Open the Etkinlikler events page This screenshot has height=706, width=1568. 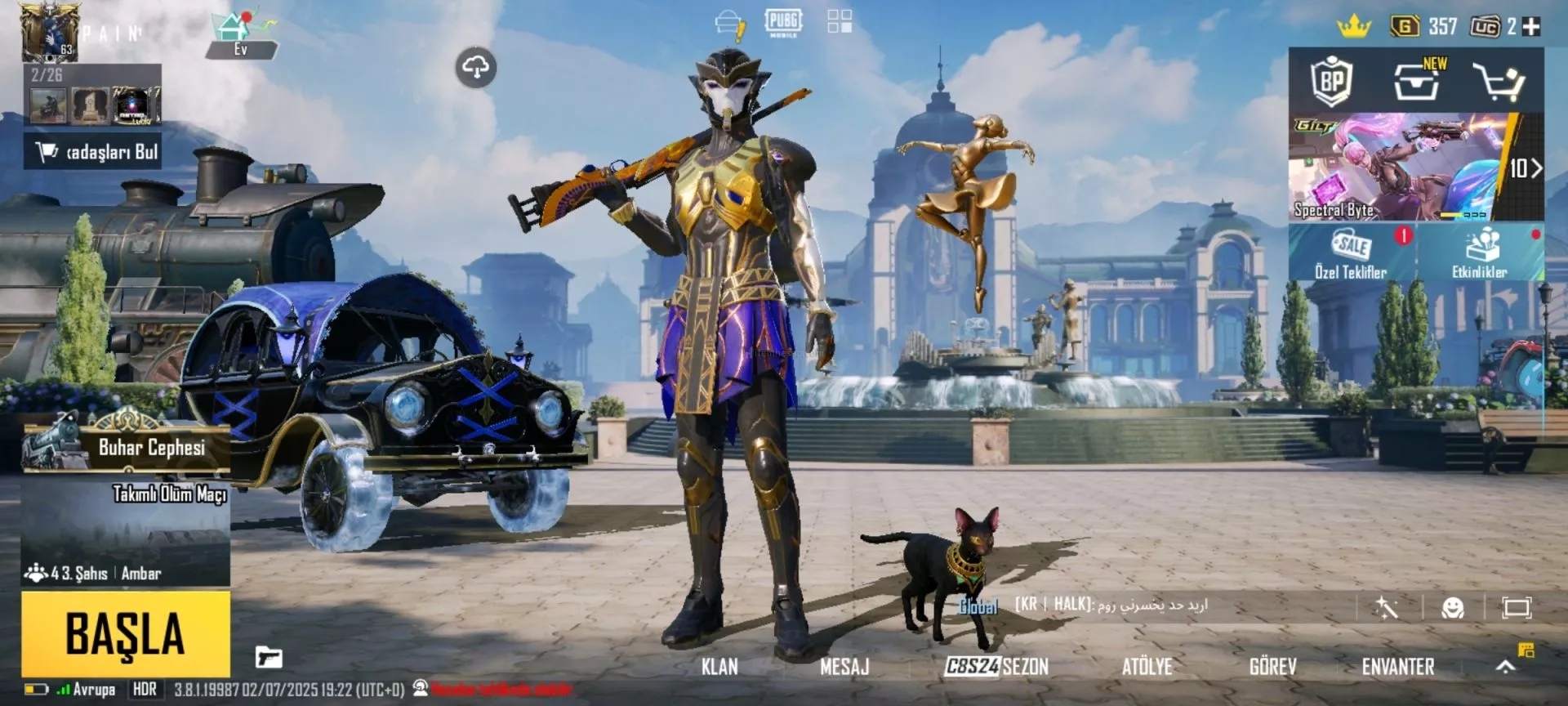point(1480,254)
